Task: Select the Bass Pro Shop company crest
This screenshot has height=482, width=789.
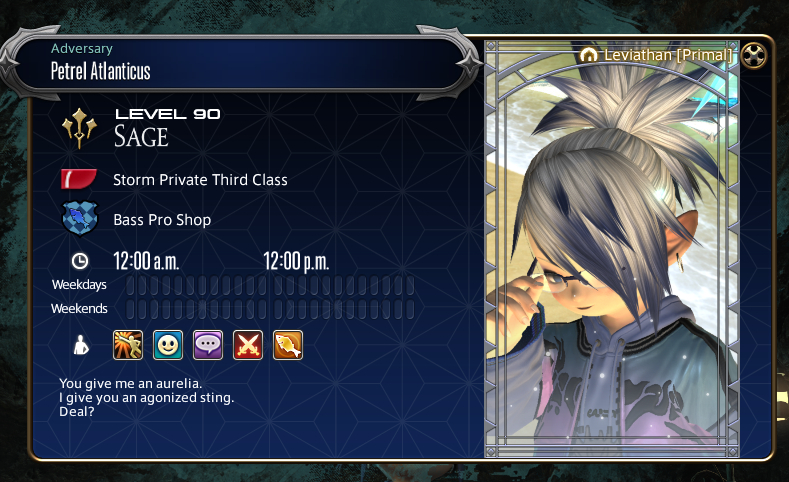Action: [79, 219]
